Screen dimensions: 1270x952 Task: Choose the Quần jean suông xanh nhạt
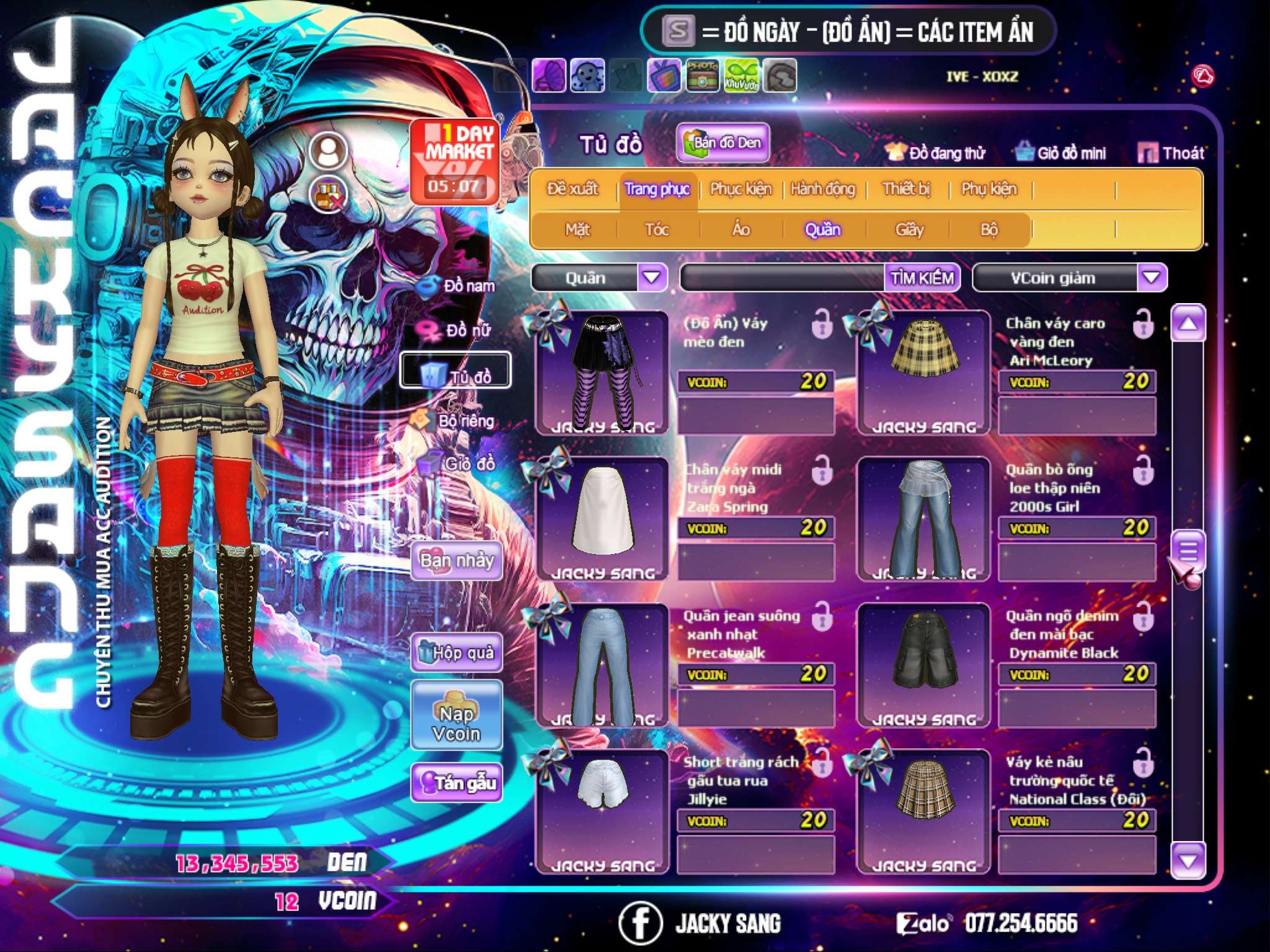click(x=602, y=664)
